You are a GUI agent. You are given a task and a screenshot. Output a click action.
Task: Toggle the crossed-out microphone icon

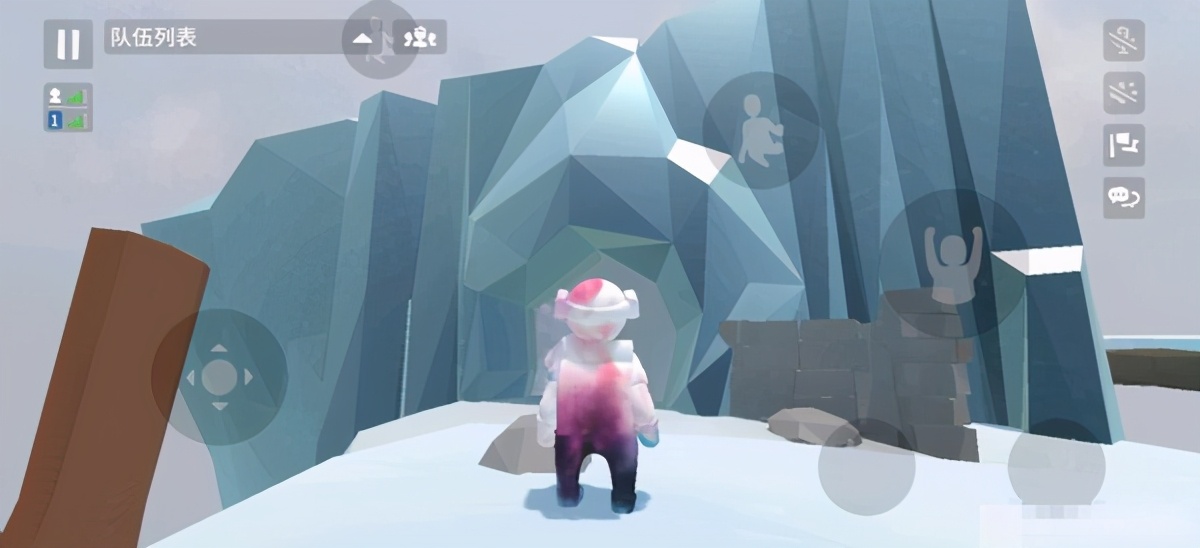pyautogui.click(x=1124, y=41)
